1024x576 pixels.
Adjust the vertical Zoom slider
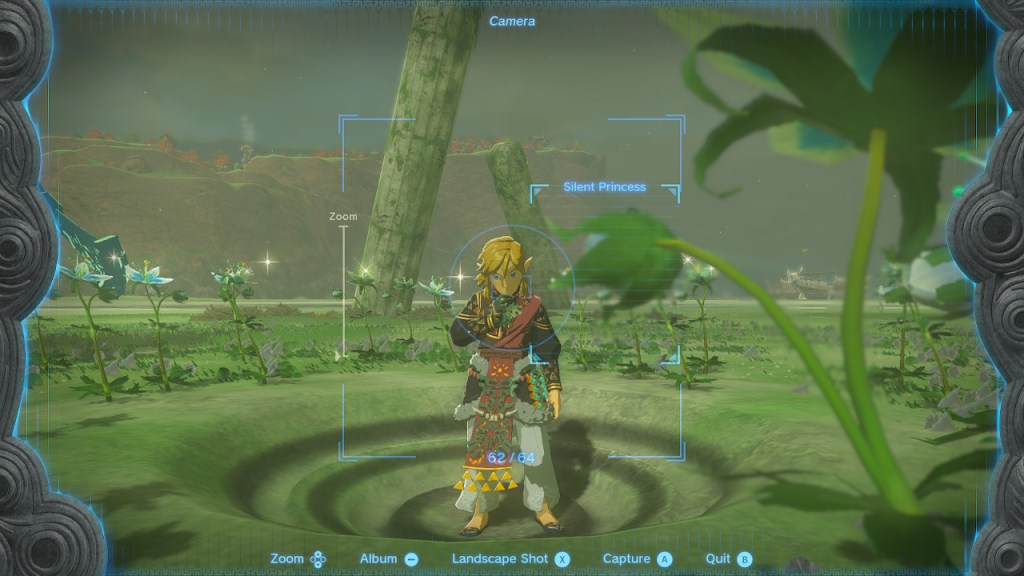[344, 290]
